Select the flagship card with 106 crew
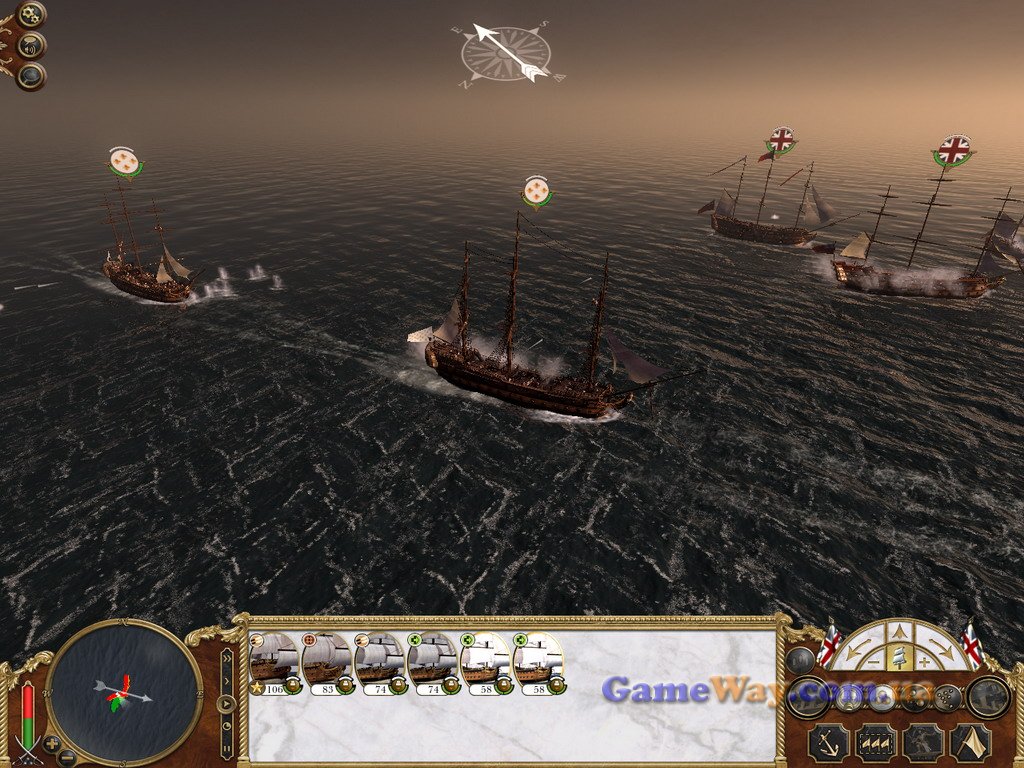 (274, 660)
